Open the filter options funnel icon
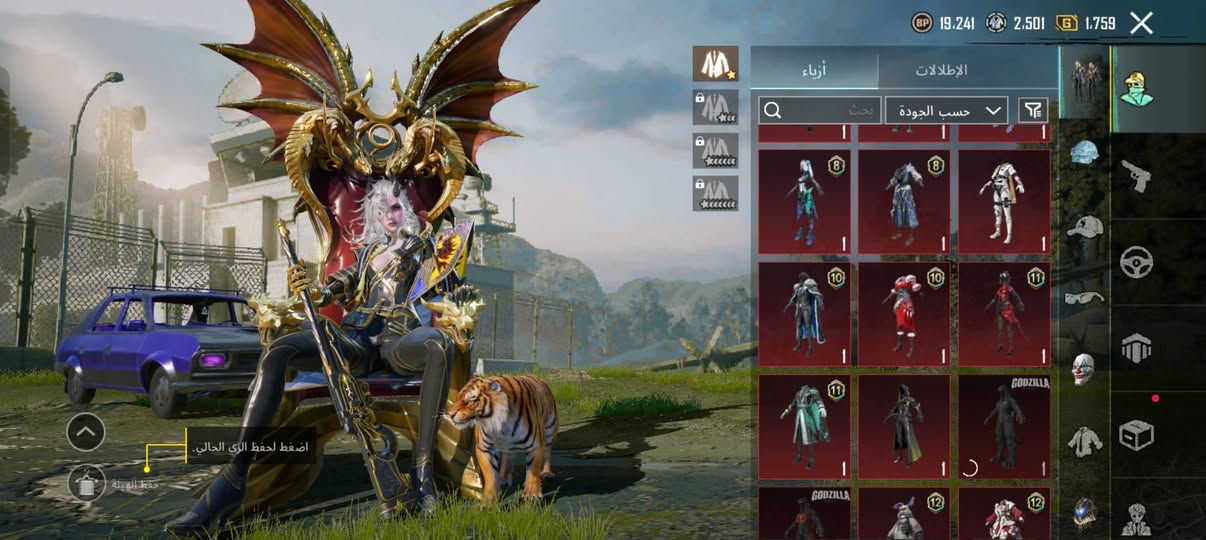Viewport: 1206px width, 540px height. [x=1033, y=110]
